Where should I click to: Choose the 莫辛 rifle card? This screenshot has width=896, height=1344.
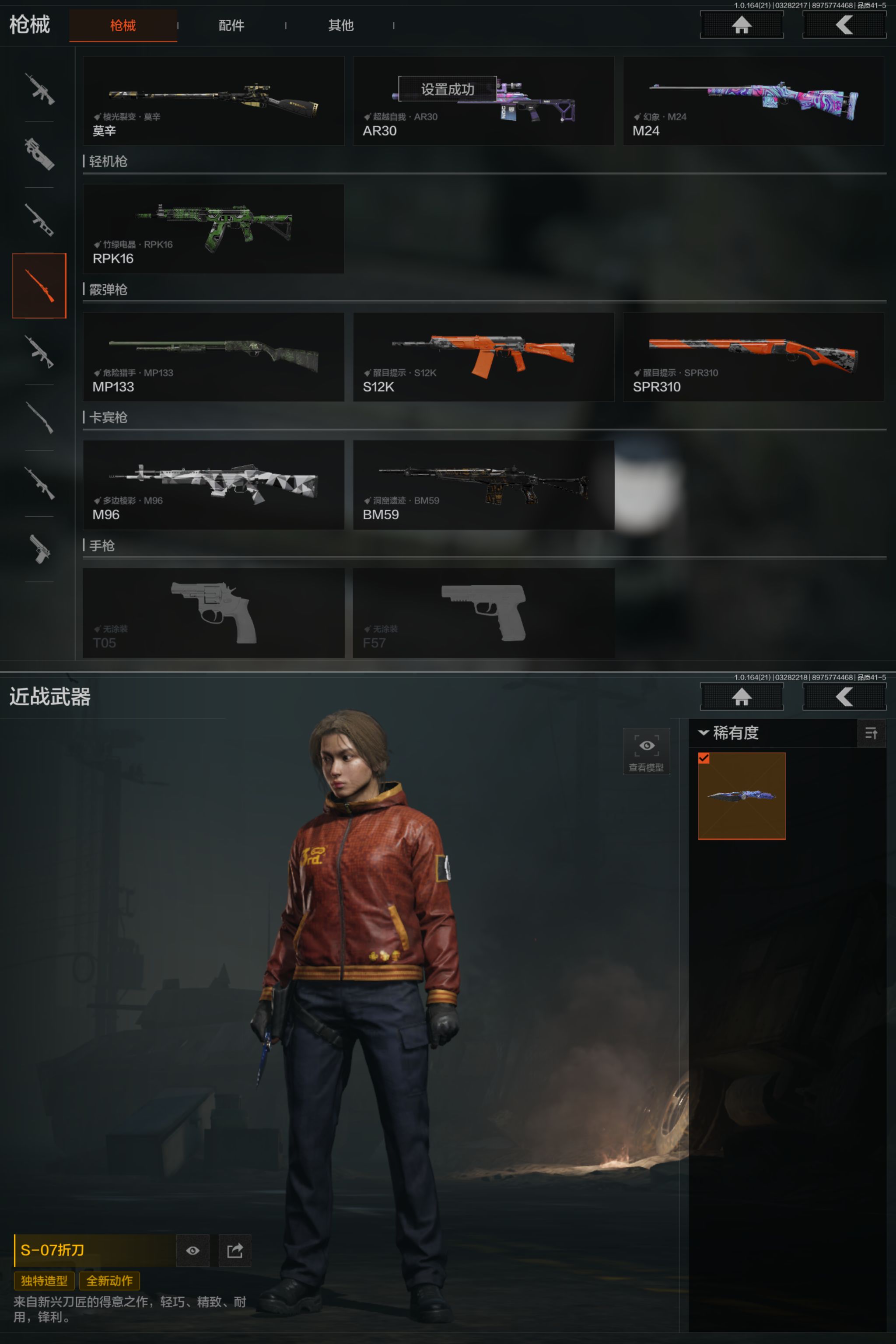213,101
